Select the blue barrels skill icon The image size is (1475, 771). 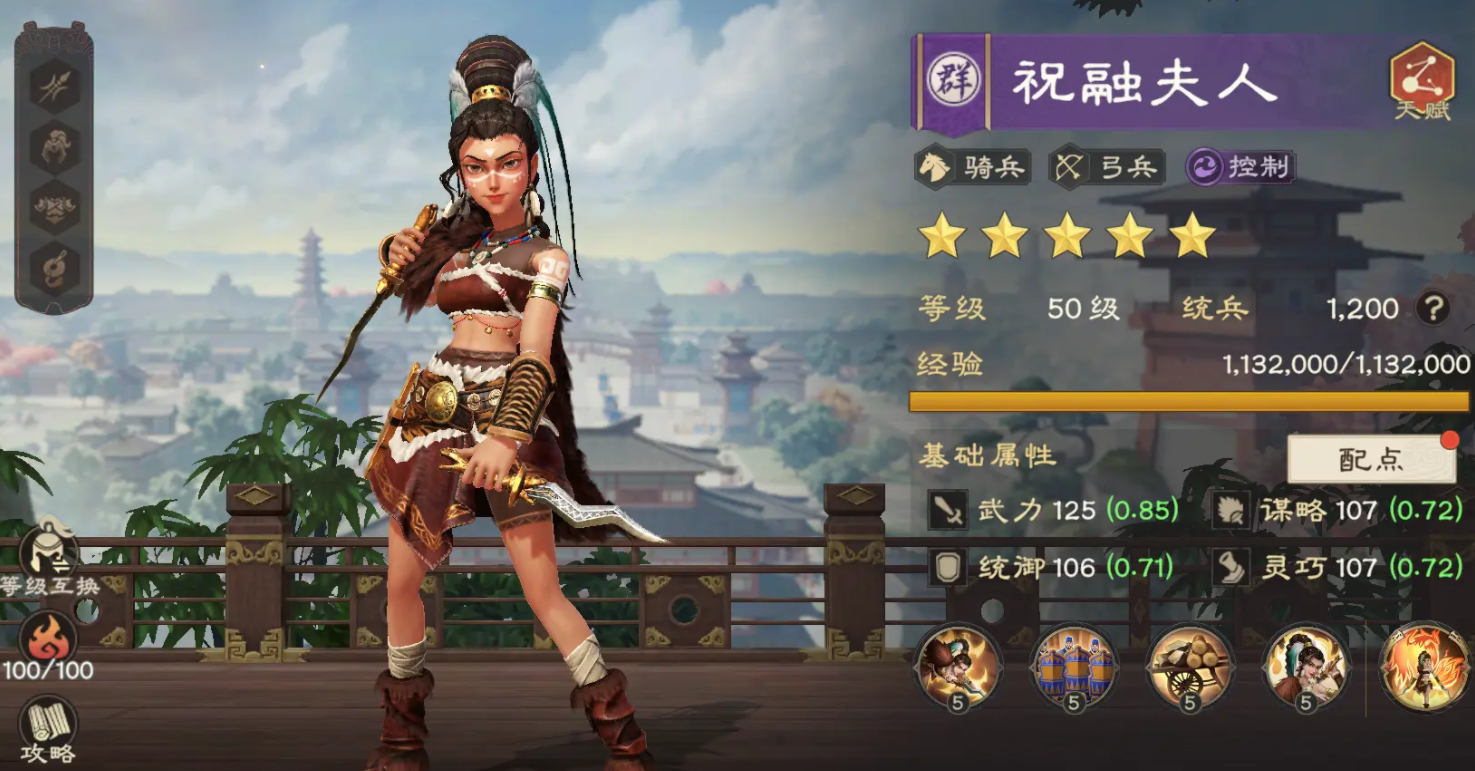click(1073, 668)
